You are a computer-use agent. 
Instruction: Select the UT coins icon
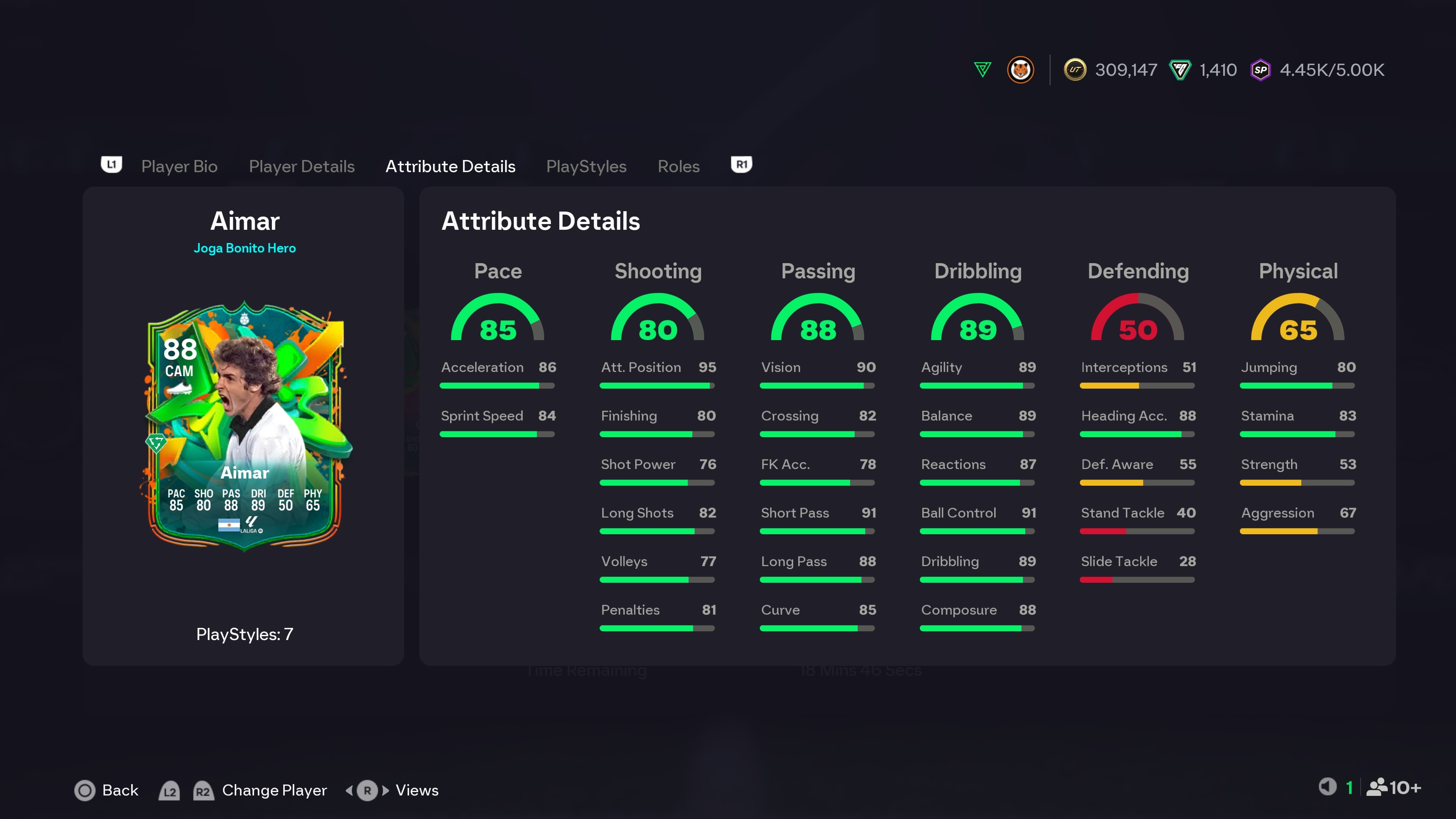(x=1075, y=69)
